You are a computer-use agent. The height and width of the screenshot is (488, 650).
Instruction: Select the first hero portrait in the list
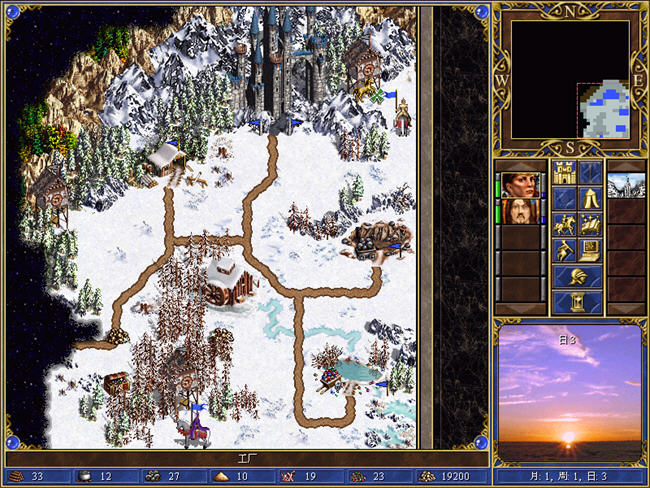(x=519, y=186)
